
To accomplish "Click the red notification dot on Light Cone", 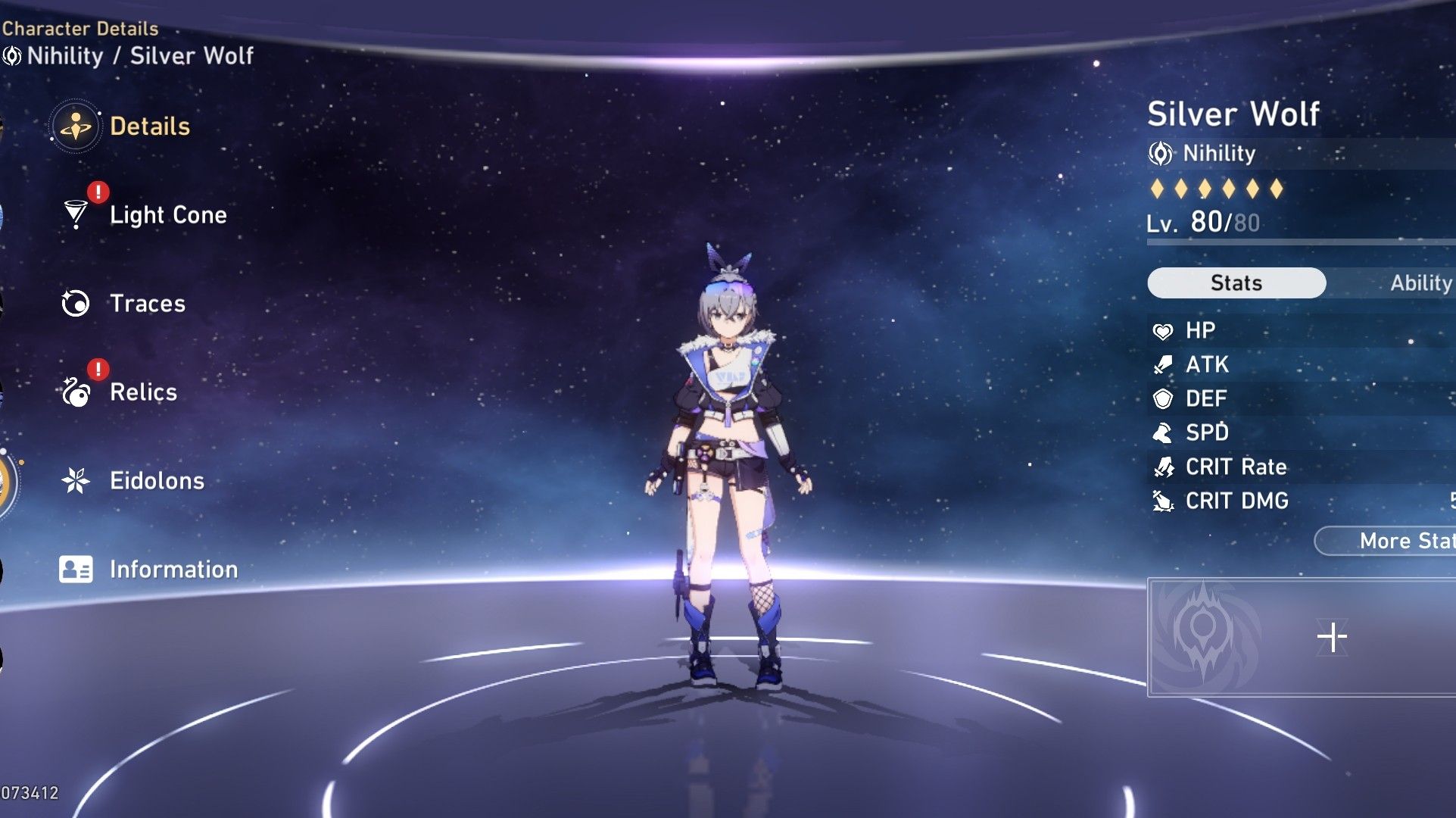I will click(x=96, y=193).
